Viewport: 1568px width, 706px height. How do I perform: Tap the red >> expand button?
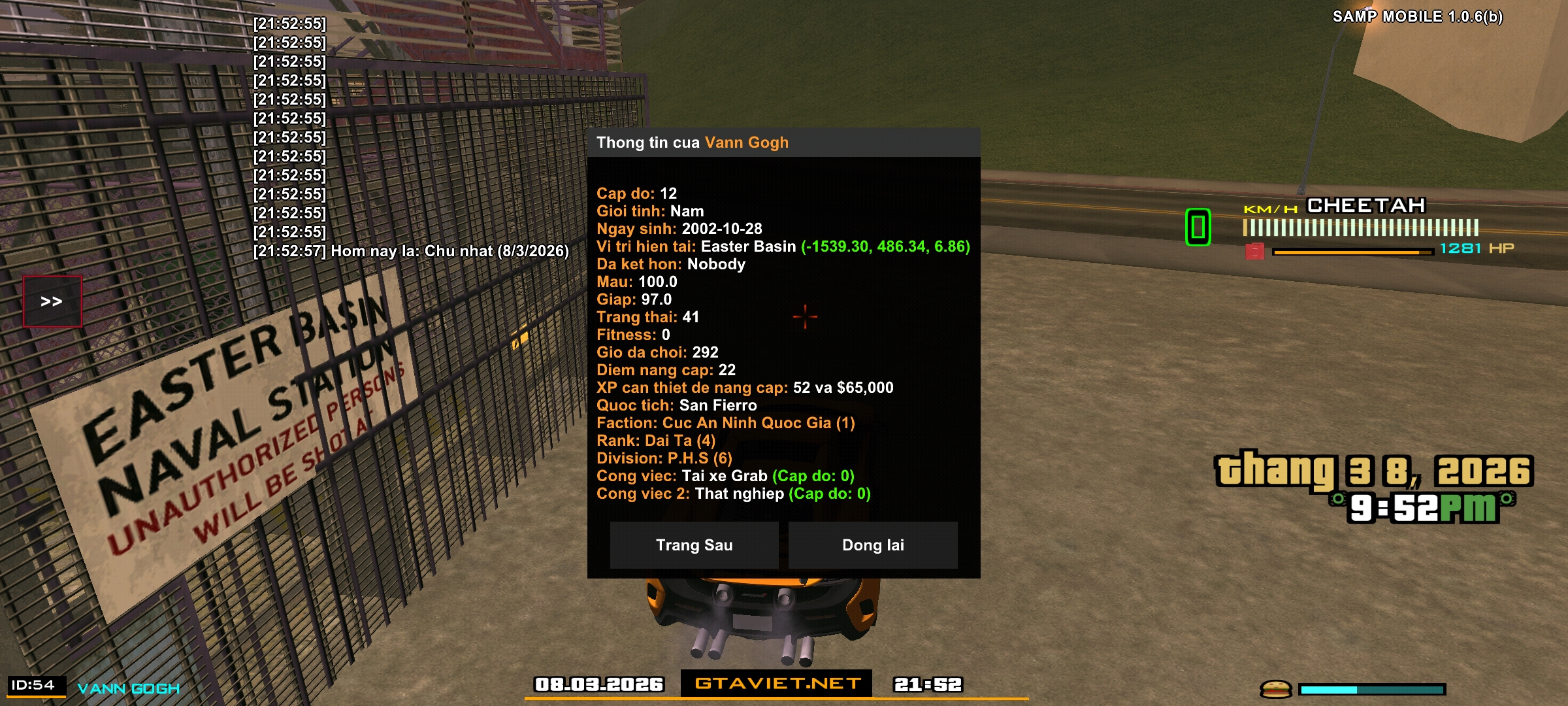pos(52,301)
